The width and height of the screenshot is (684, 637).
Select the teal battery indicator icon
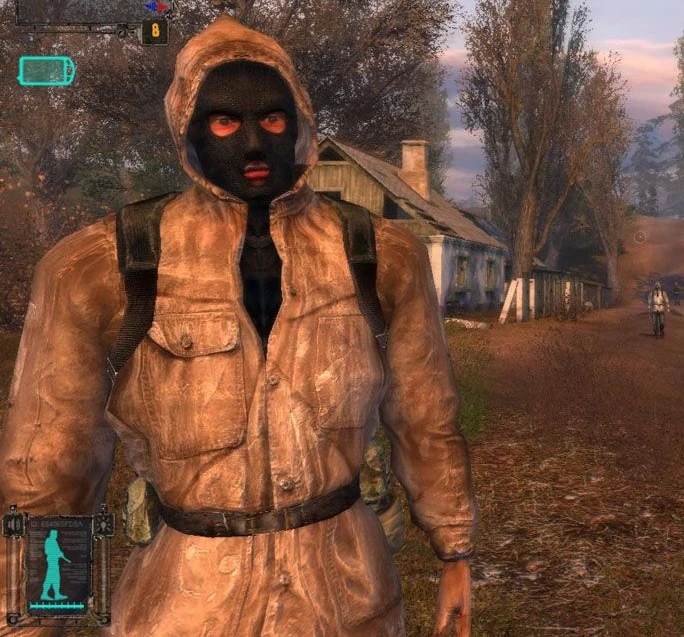46,70
